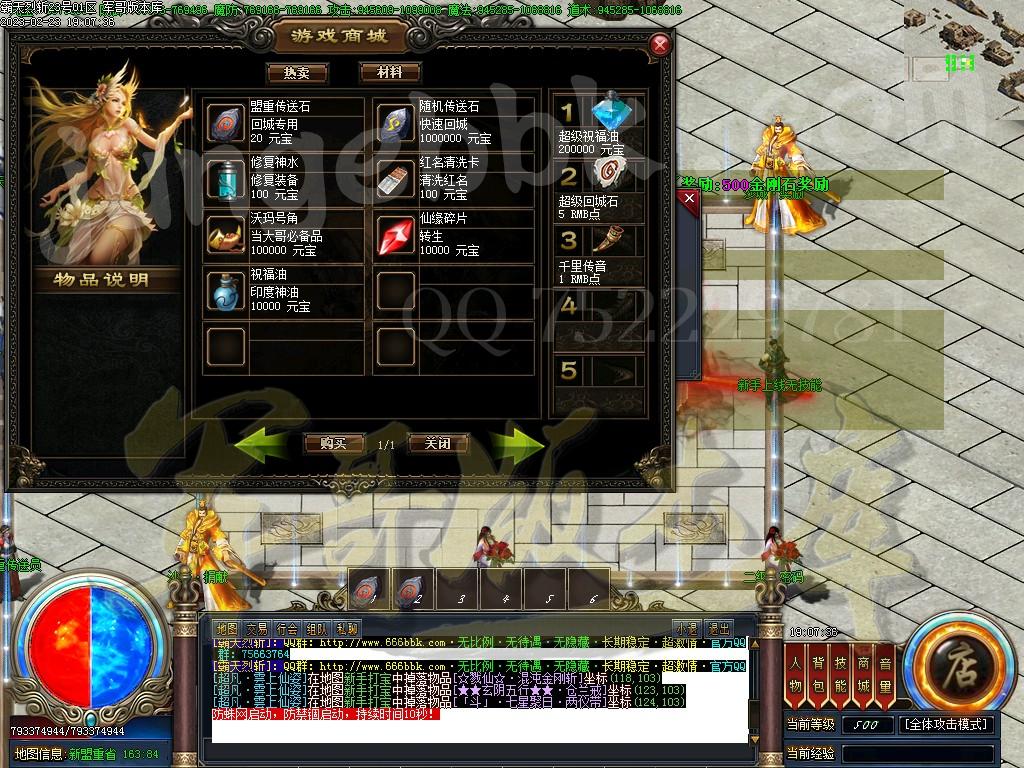Image resolution: width=1024 pixels, height=768 pixels.
Task: Click the 关闭 close button
Action: coord(438,443)
